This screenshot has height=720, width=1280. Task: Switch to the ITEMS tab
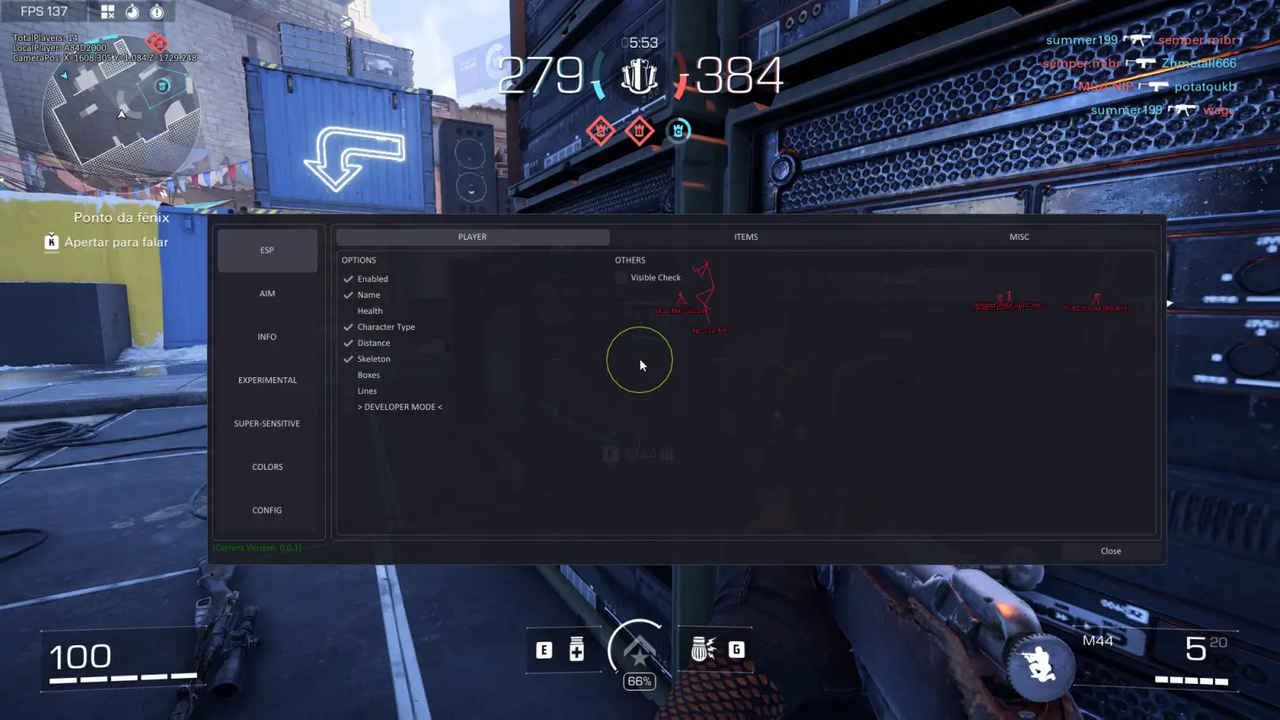click(745, 236)
